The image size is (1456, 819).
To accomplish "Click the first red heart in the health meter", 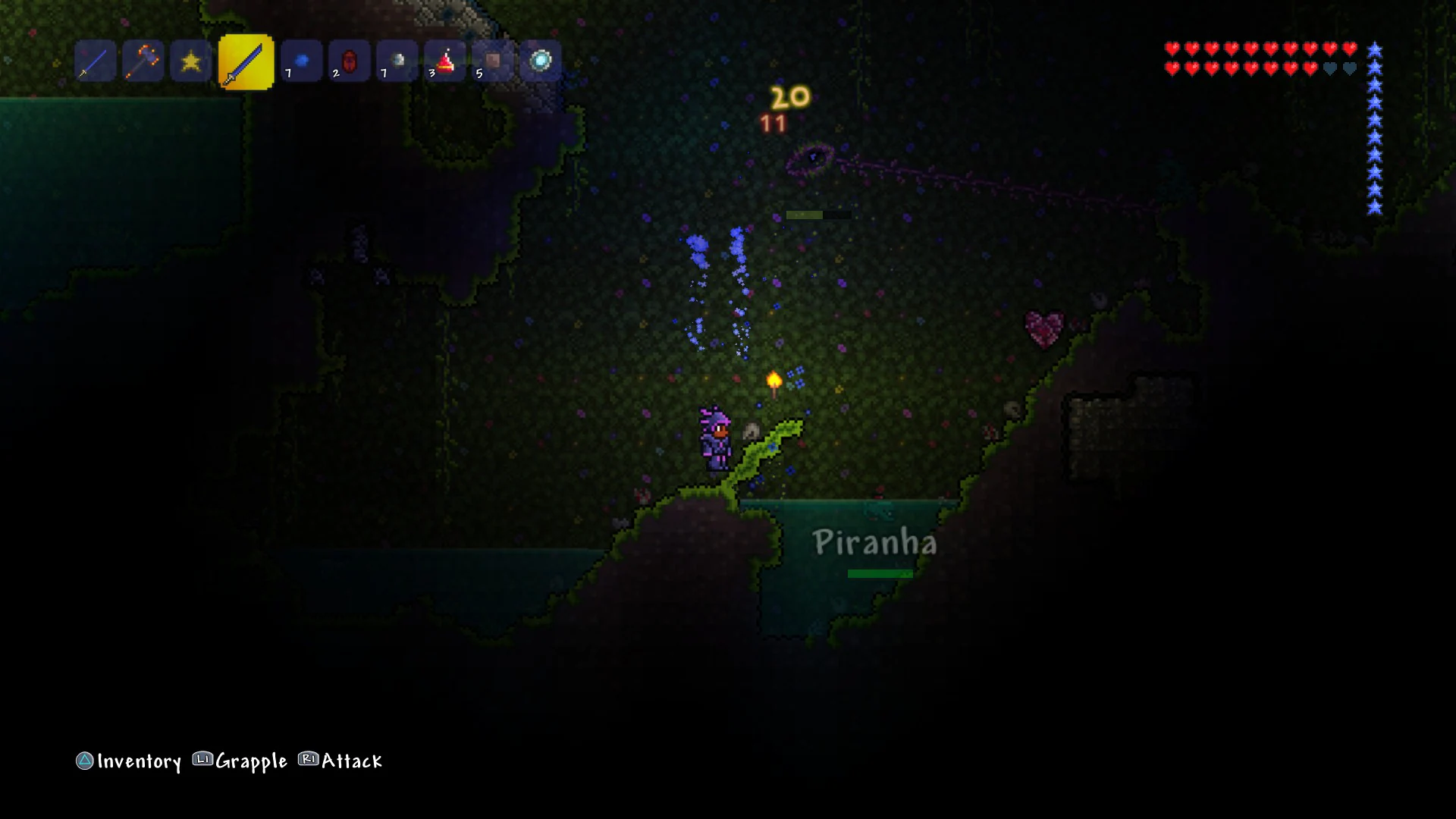I will coord(1171,48).
